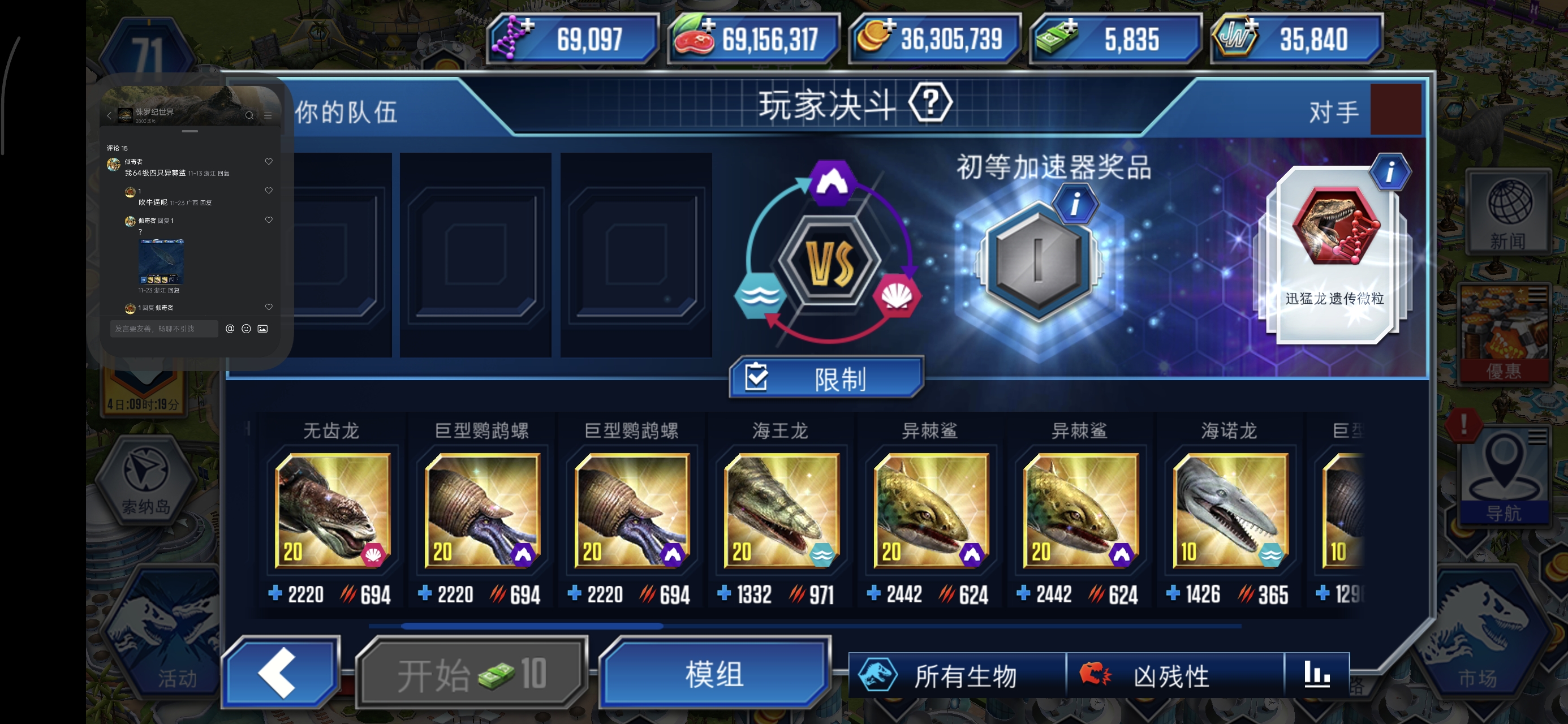Like the comment about level 64 sharks
Viewport: 1568px width, 724px height.
(269, 161)
